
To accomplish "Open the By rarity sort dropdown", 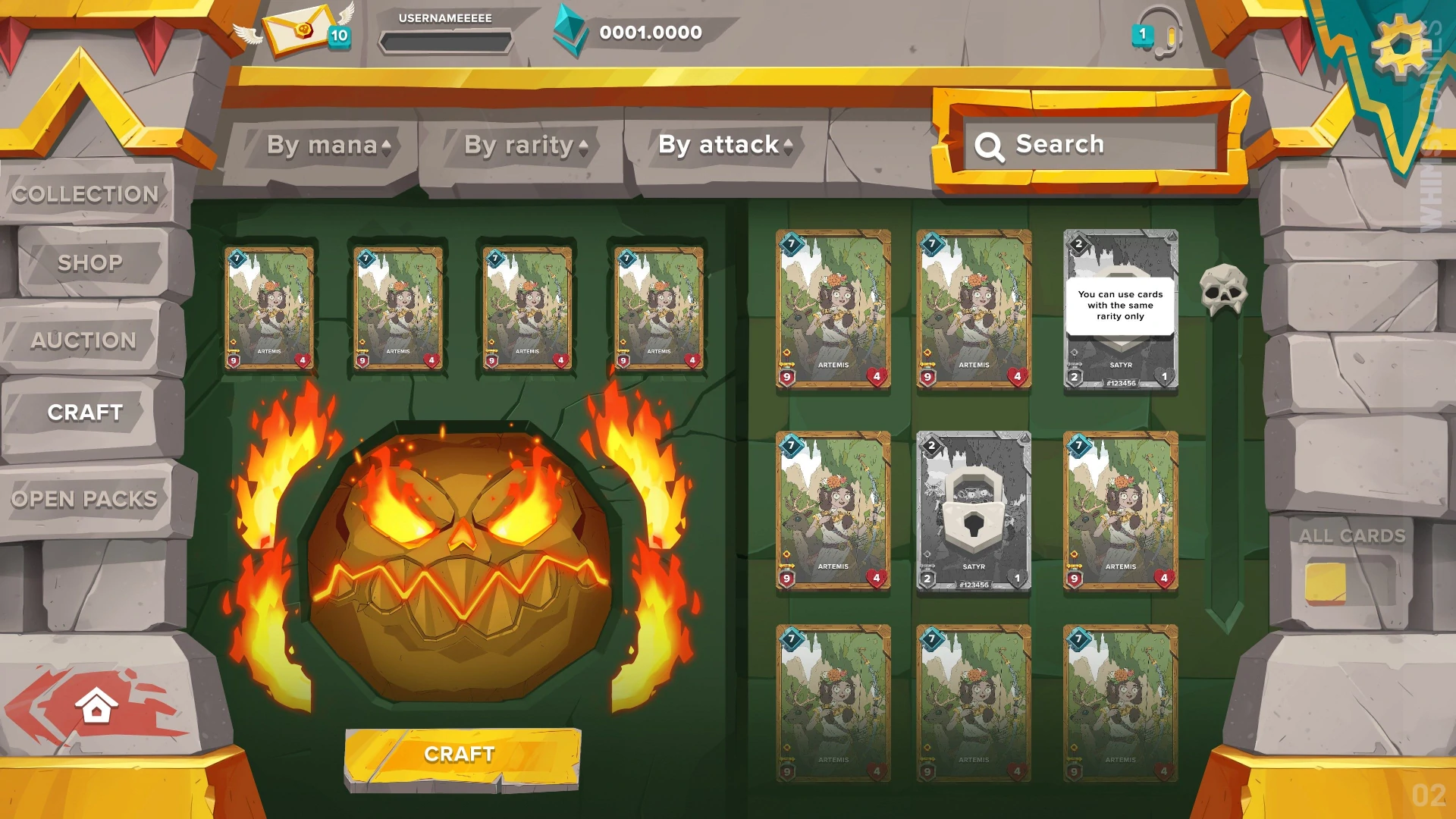I will click(525, 145).
